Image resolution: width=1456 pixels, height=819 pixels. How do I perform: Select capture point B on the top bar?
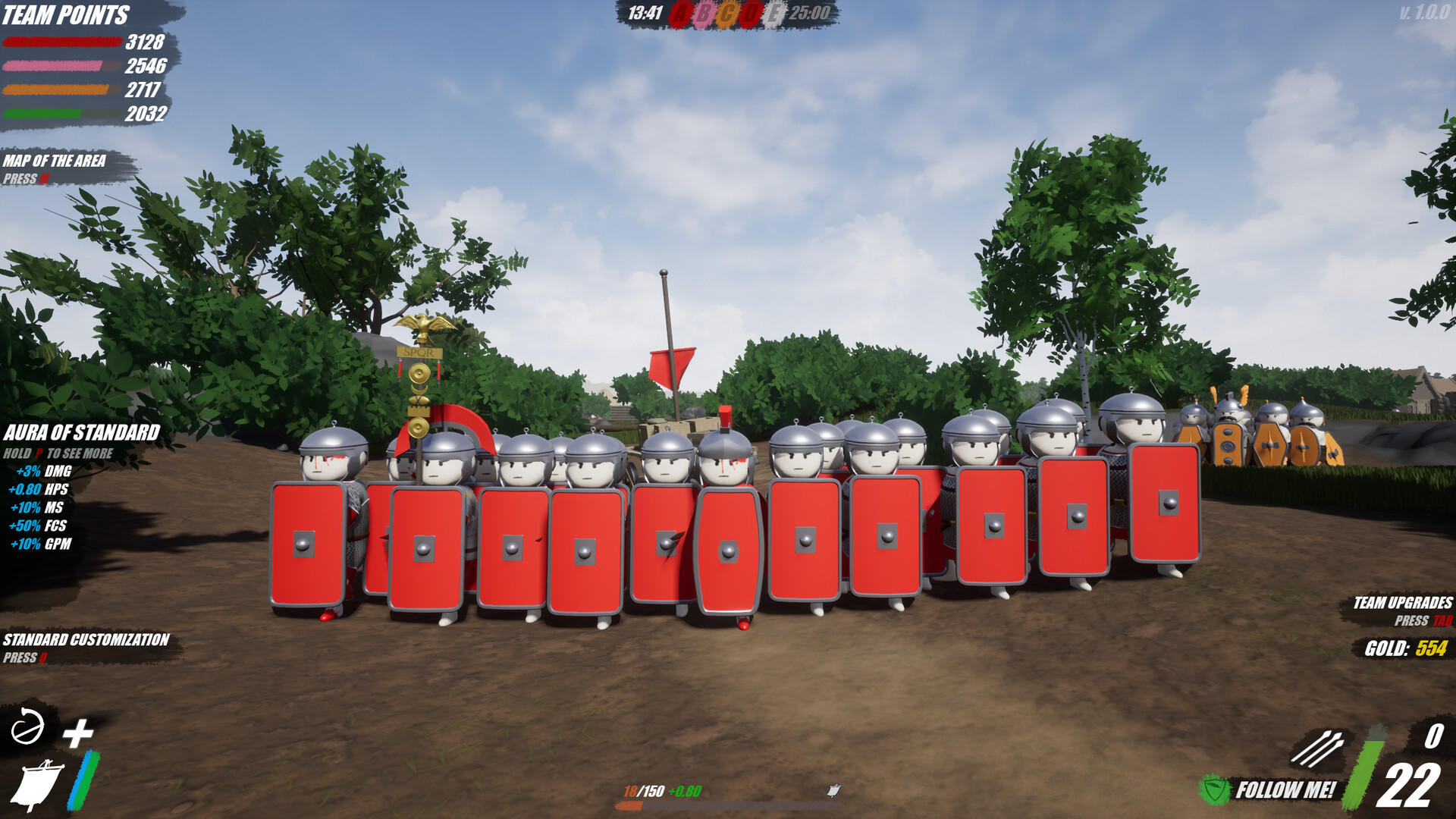point(704,13)
